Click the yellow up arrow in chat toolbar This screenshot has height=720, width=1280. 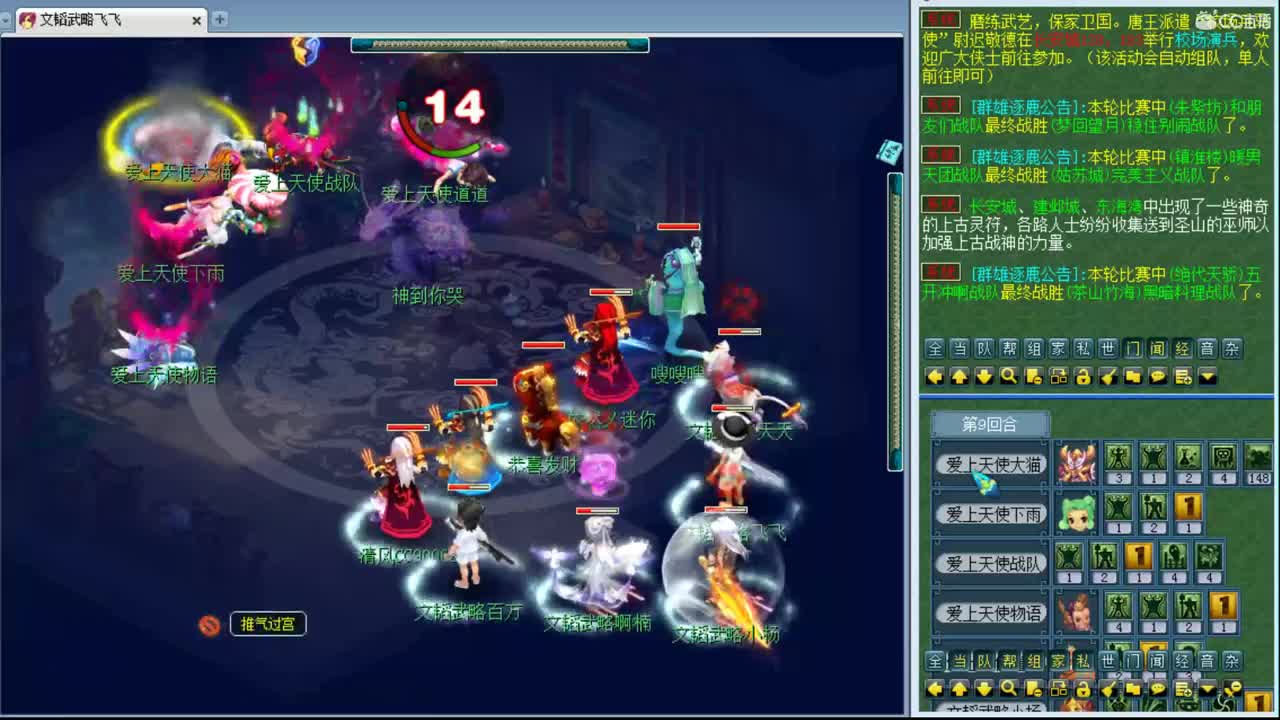pyautogui.click(x=959, y=378)
